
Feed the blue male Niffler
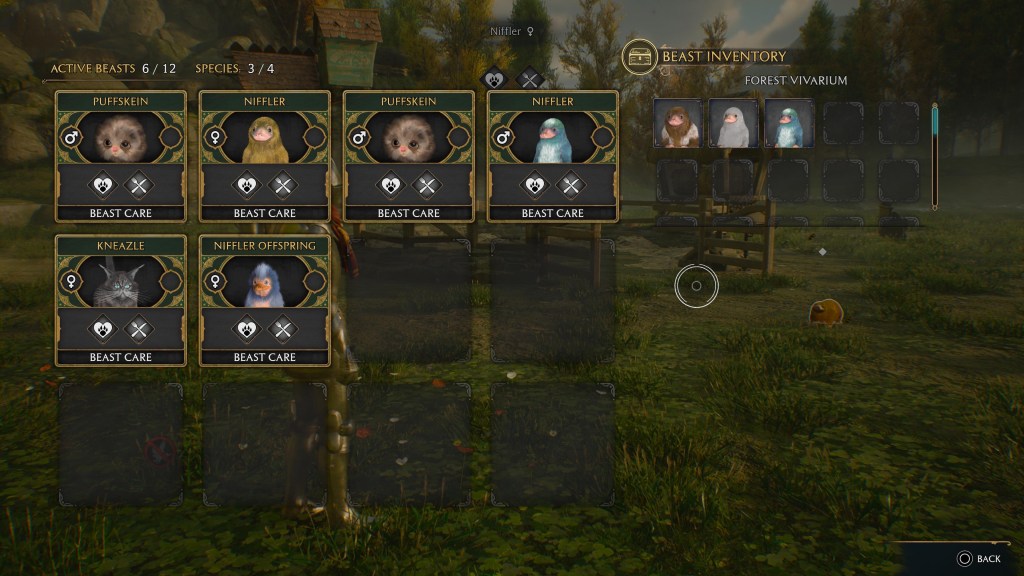click(x=571, y=185)
